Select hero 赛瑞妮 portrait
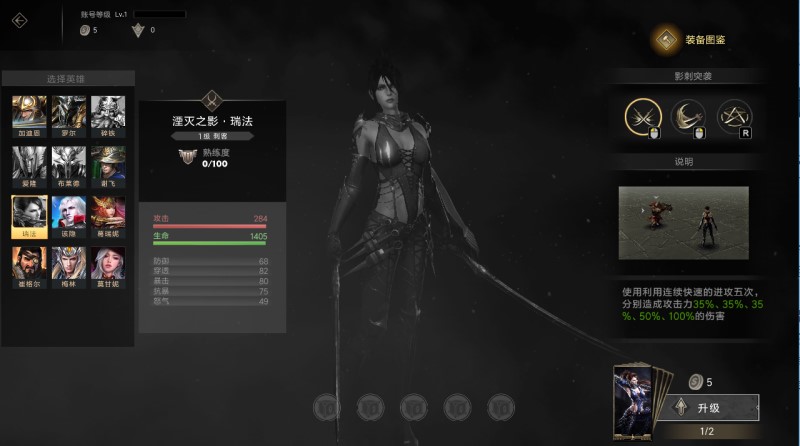This screenshot has height=446, width=800. click(108, 213)
